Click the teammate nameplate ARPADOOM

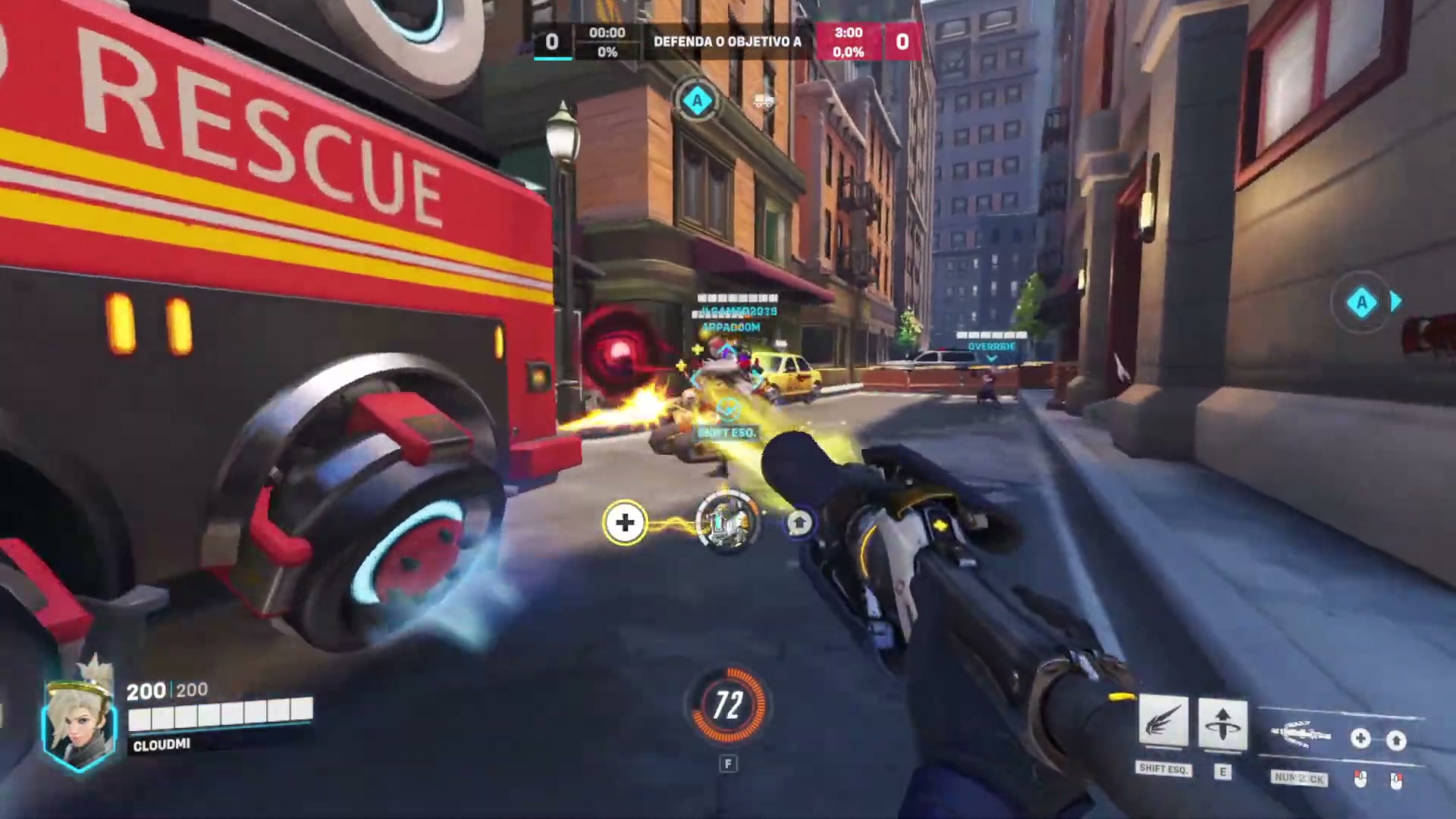pyautogui.click(x=729, y=328)
